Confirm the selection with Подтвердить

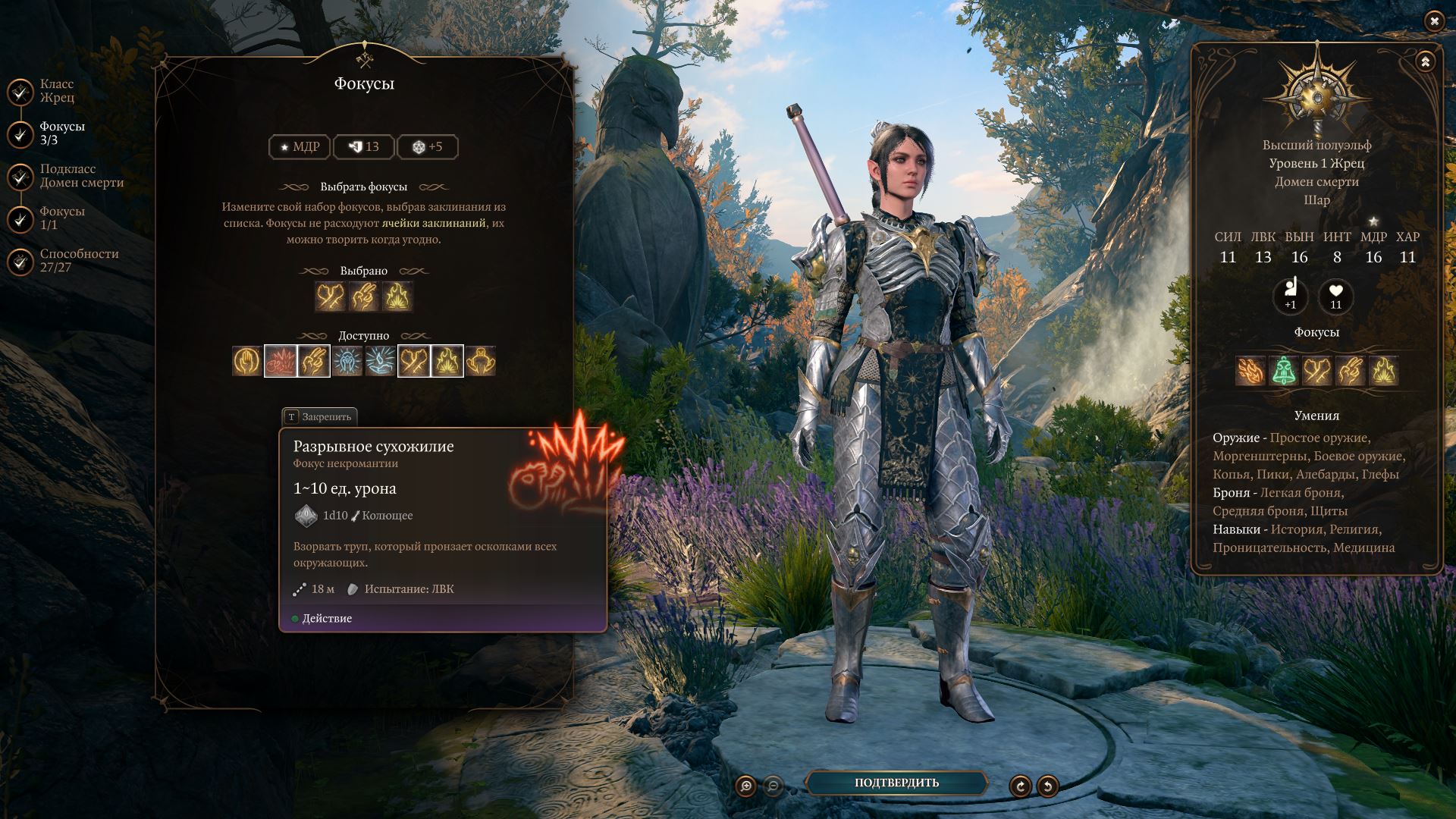(896, 783)
